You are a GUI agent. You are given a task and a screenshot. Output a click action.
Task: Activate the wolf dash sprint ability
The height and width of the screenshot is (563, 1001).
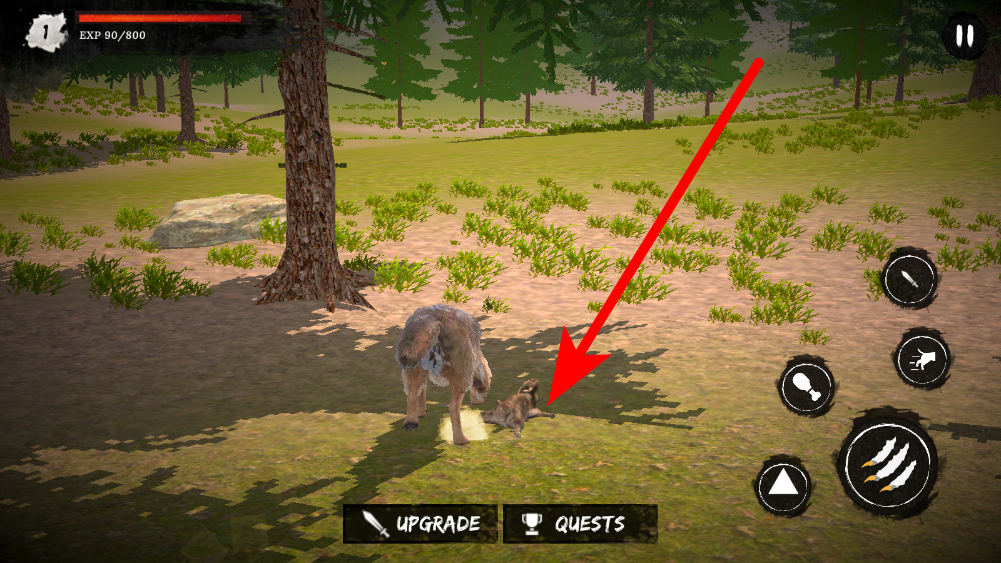(922, 359)
